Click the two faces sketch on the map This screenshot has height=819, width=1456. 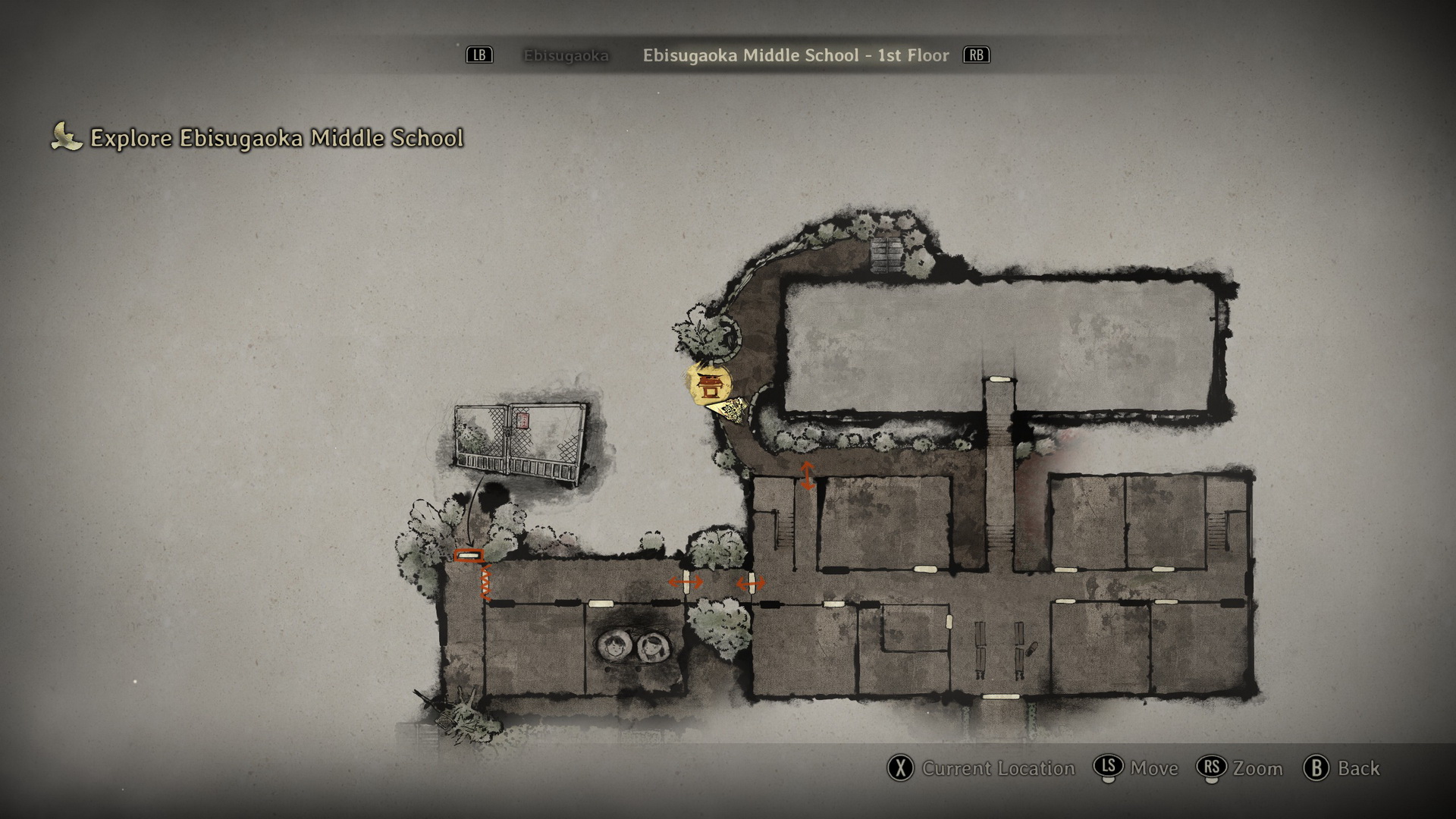pyautogui.click(x=632, y=646)
